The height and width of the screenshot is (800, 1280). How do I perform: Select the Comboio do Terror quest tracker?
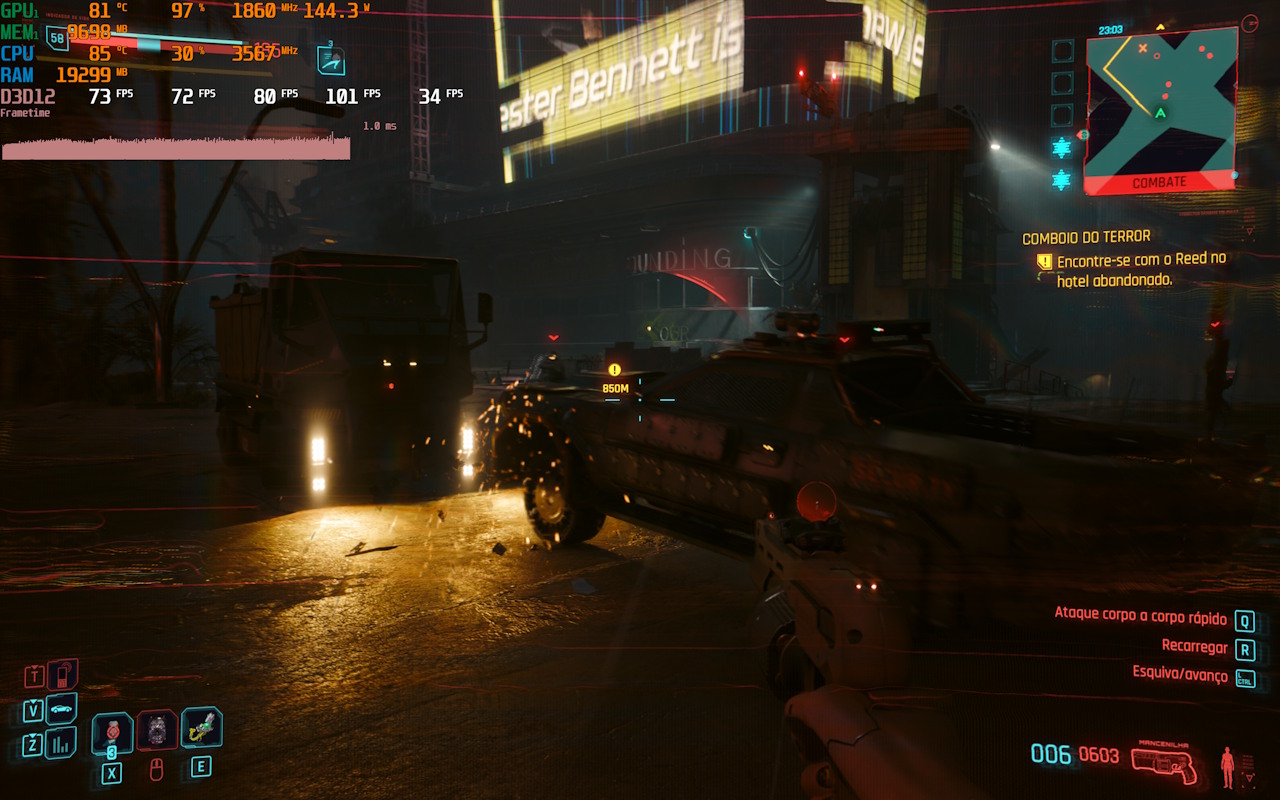[x=1085, y=238]
